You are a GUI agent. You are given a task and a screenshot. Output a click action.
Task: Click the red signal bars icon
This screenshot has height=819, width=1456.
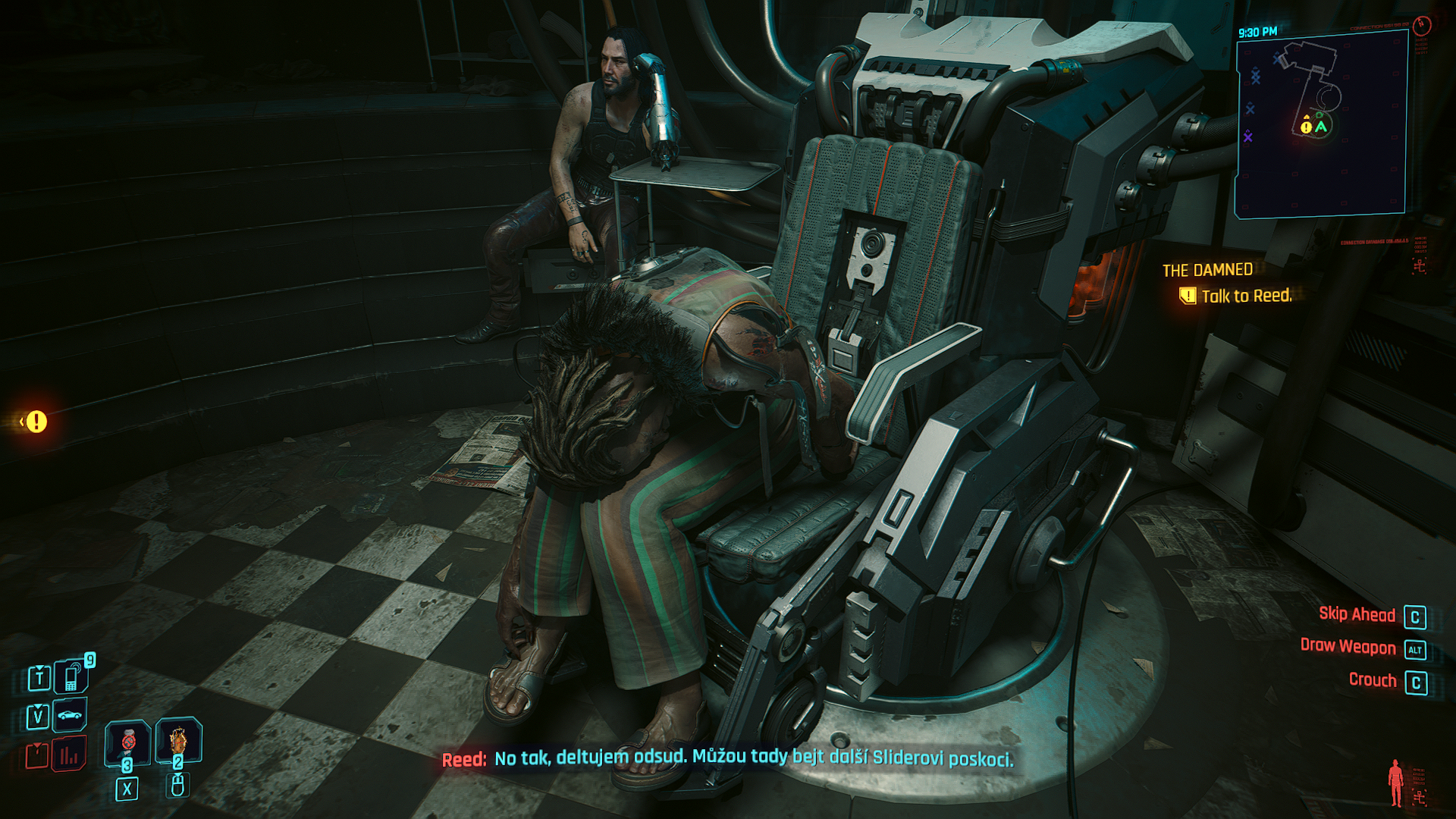click(69, 755)
